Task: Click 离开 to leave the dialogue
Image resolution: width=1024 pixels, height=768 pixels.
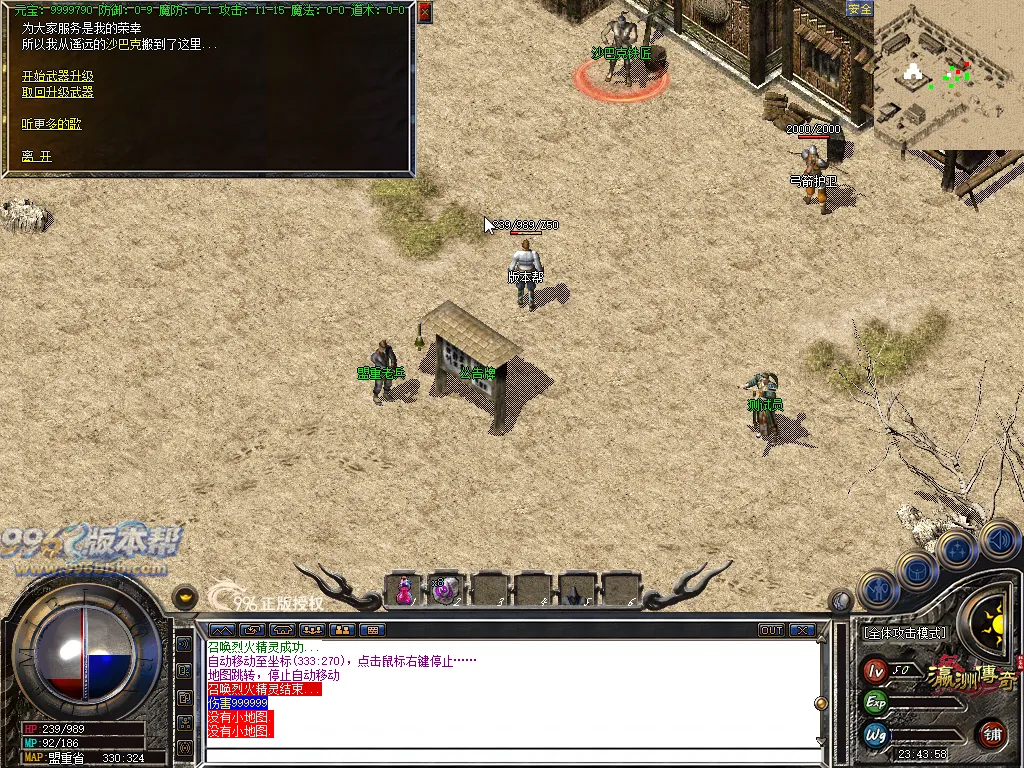Action: [37, 157]
